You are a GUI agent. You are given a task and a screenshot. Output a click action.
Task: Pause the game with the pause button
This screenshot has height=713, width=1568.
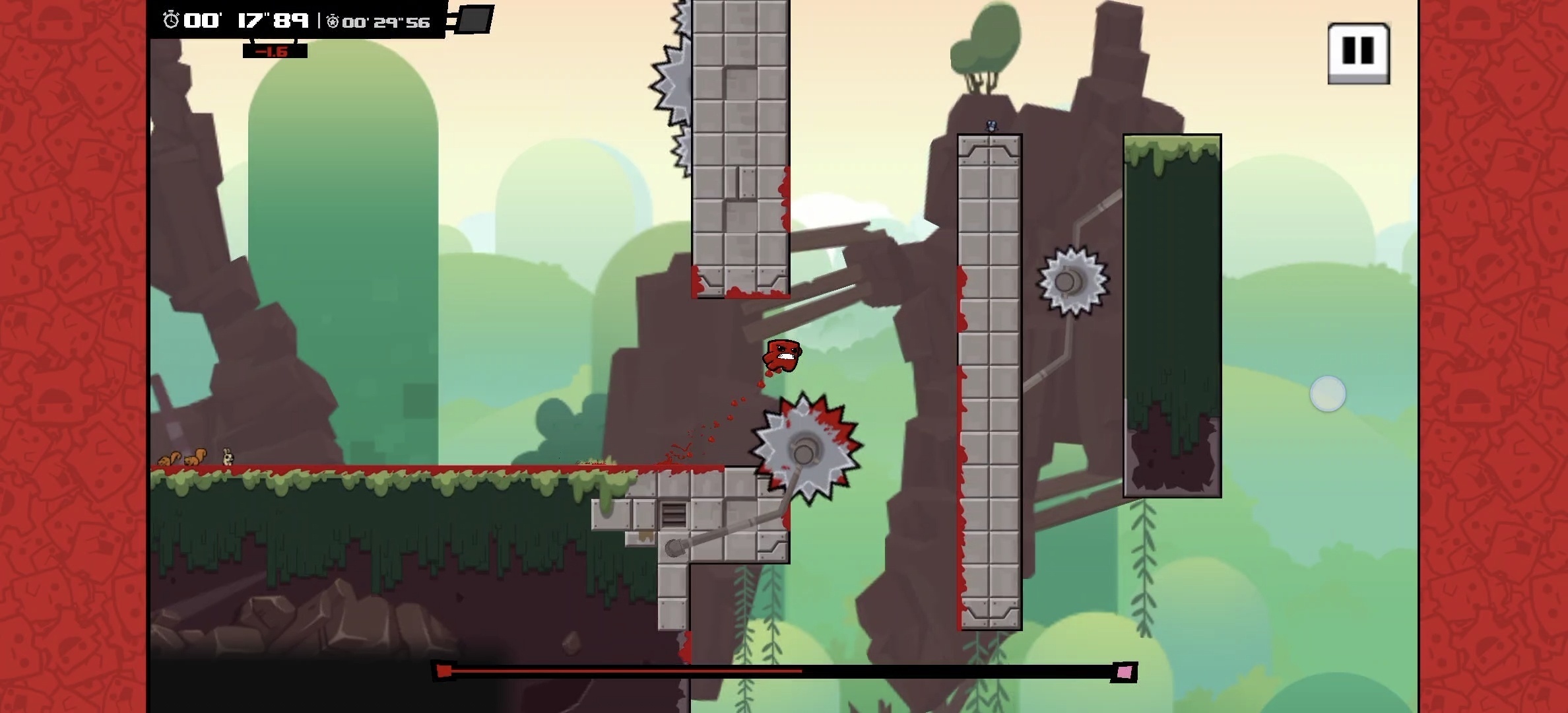click(x=1358, y=51)
